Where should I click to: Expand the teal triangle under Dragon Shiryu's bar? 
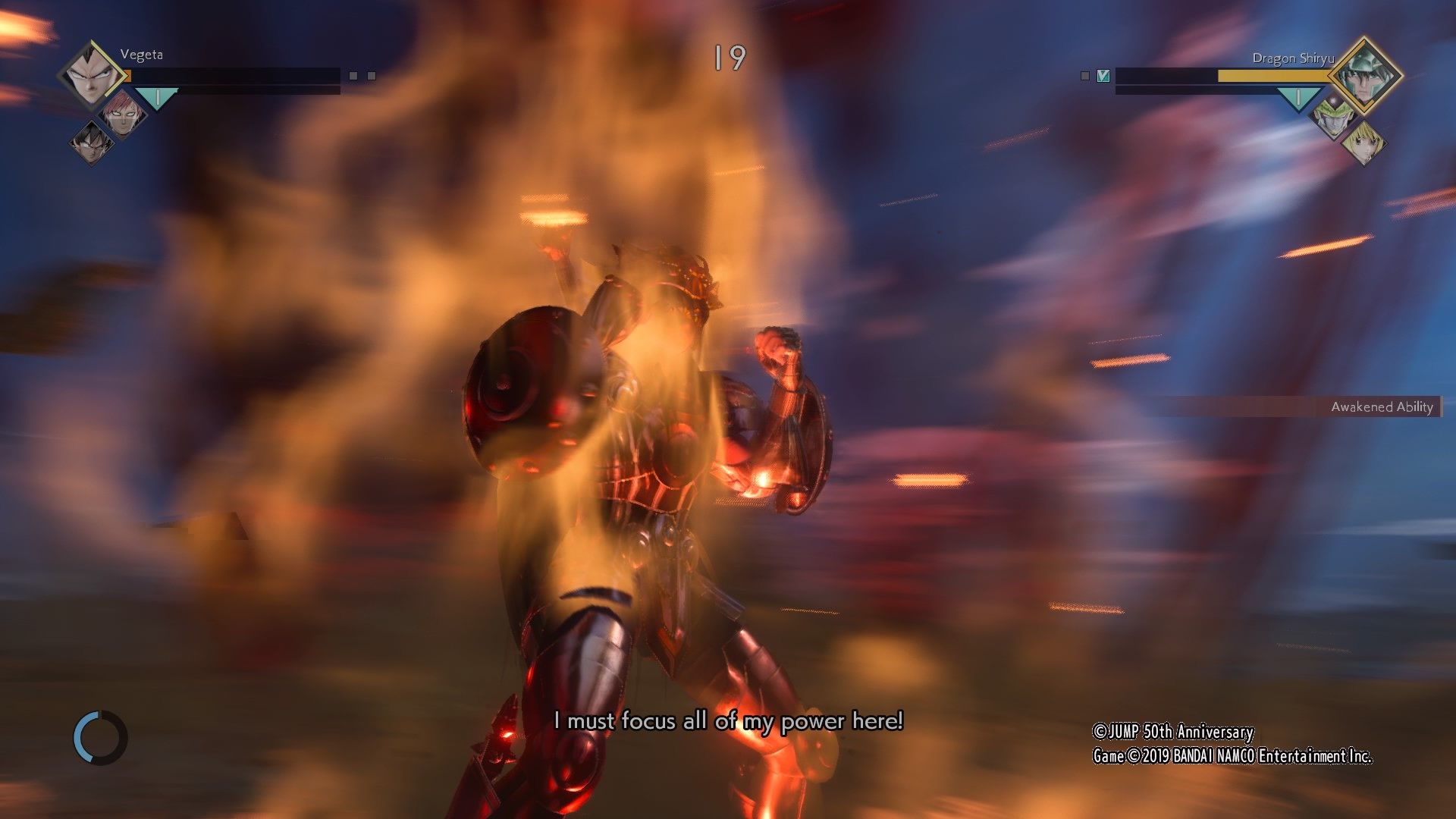pos(1298,97)
